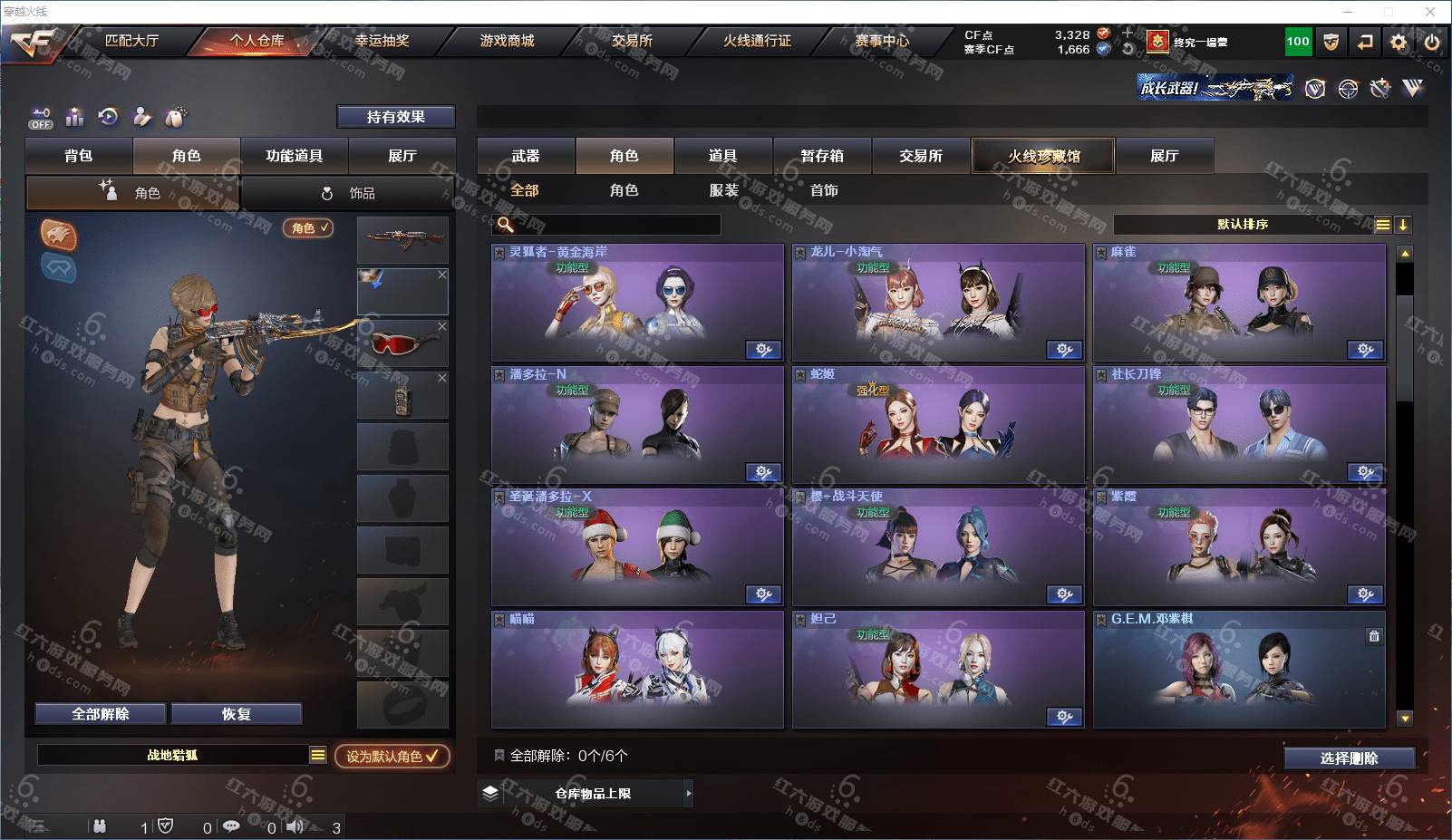Click the 持有效果 owned effects button
Viewport: 1452px width, 840px height.
[395, 117]
